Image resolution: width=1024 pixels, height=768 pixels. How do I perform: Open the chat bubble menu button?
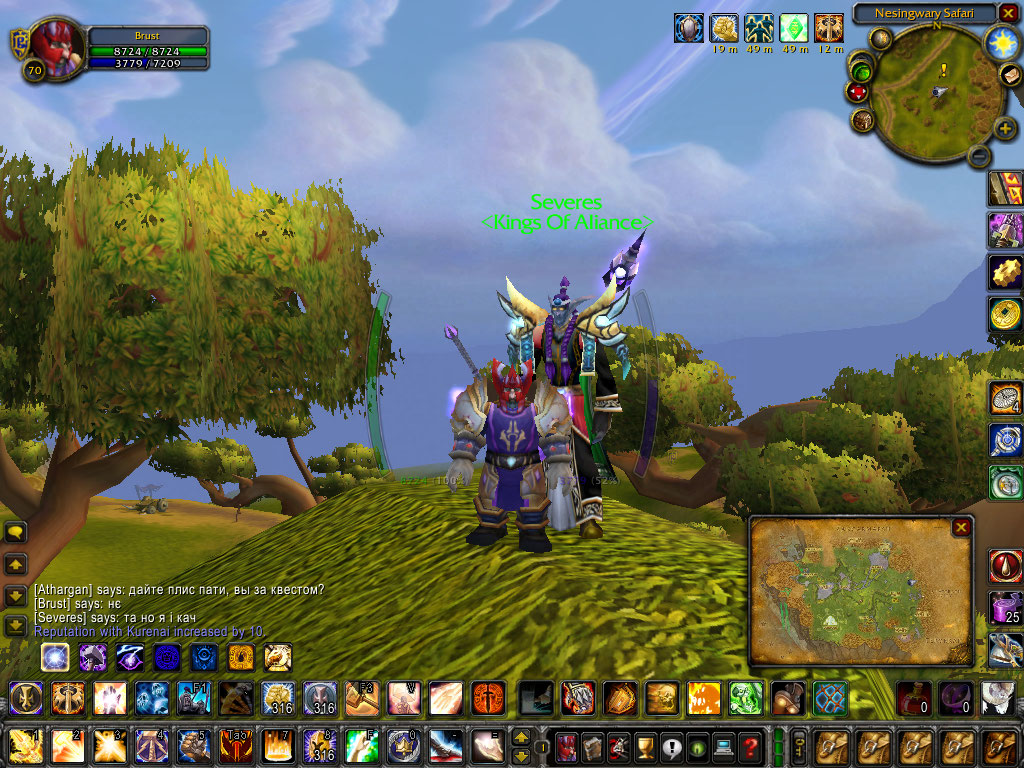click(16, 531)
